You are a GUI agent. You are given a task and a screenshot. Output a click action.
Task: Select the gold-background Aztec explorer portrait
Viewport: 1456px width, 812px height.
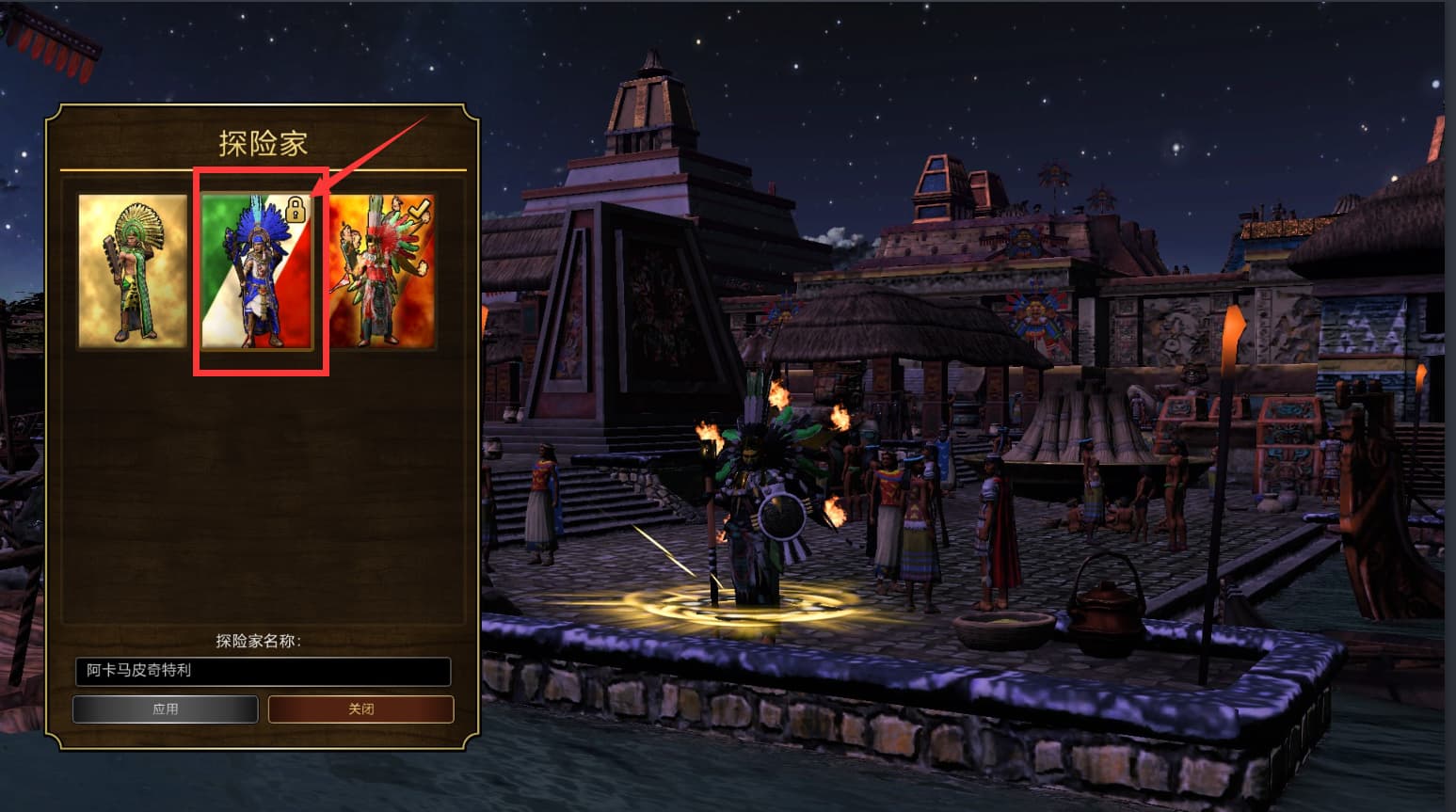(x=133, y=271)
